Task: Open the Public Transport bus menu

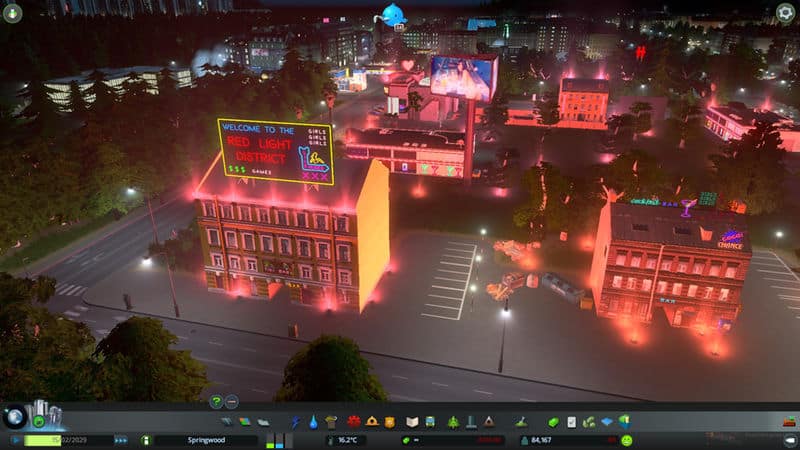Action: pos(430,422)
